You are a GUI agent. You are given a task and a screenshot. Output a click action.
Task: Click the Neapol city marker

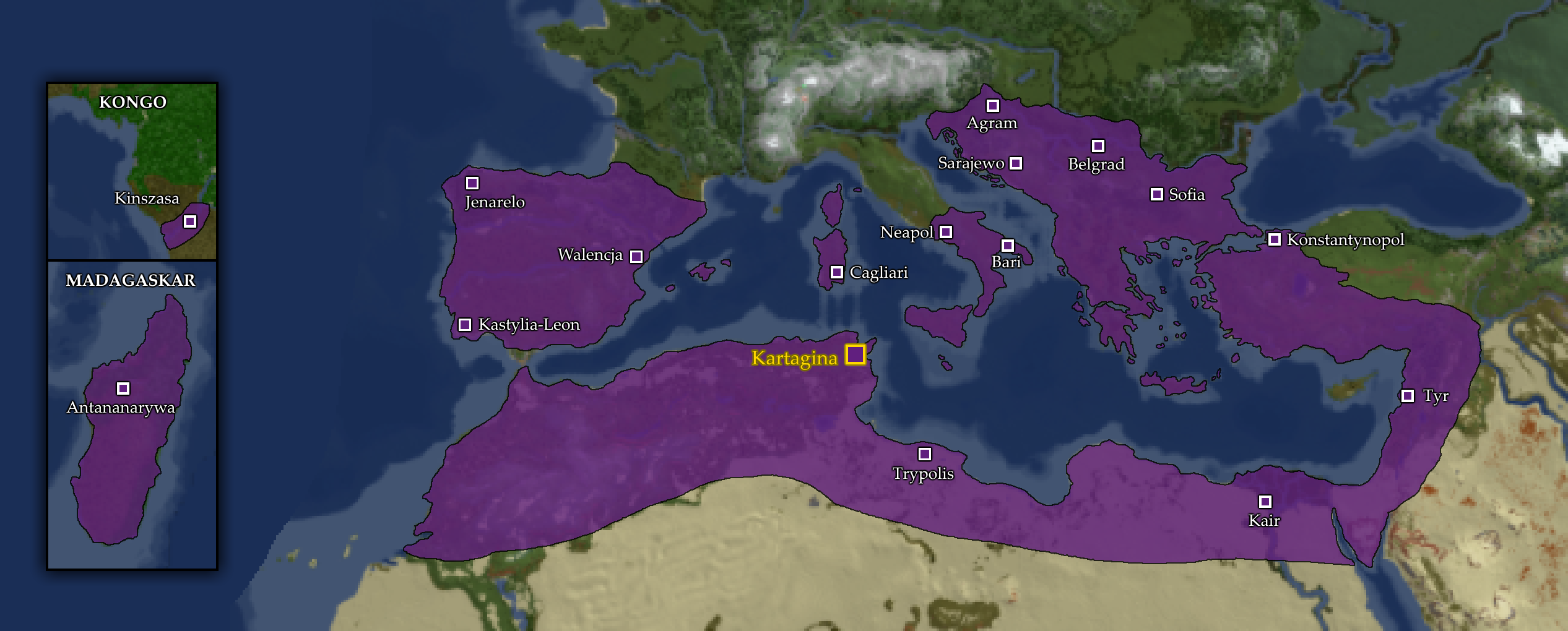point(945,232)
